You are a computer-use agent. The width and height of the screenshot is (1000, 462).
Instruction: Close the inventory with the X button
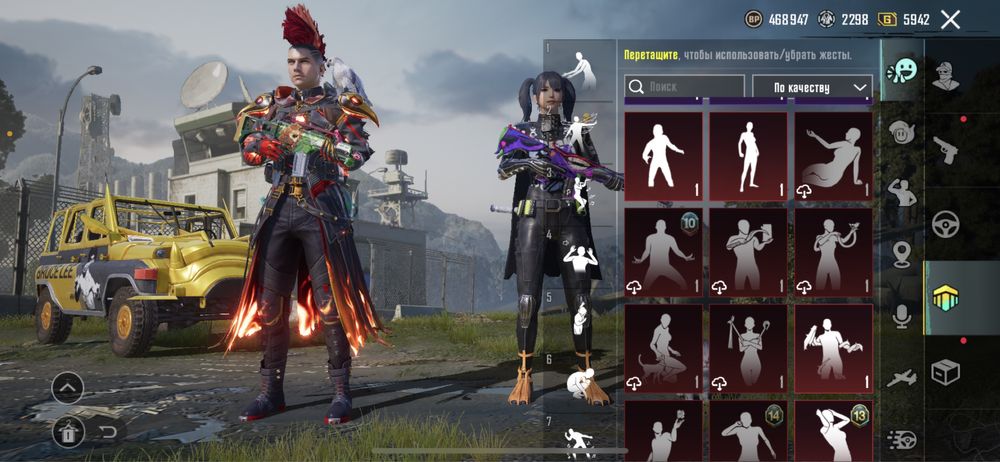click(x=950, y=19)
